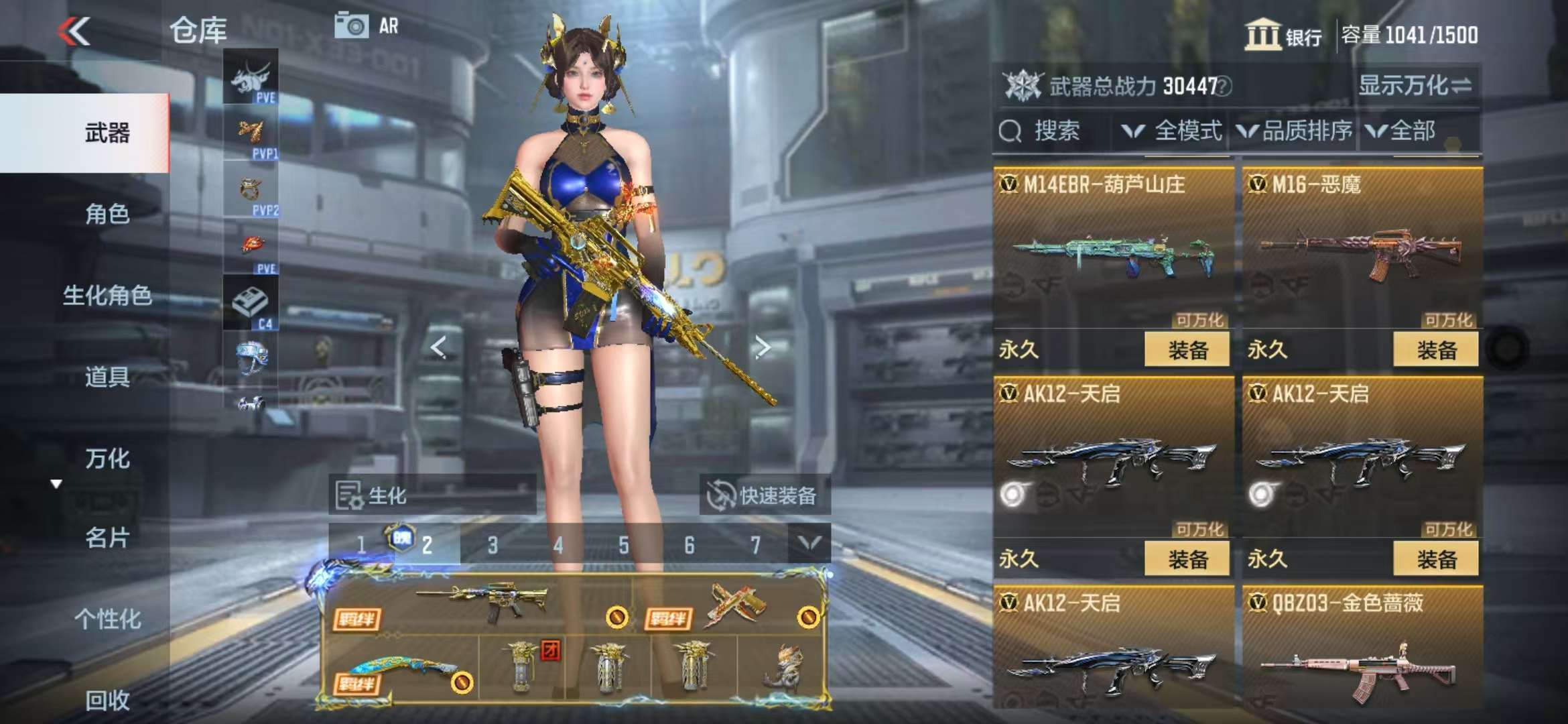Screen dimensions: 1568x724
Task: Activate 快速装备 quick equip
Action: point(765,495)
